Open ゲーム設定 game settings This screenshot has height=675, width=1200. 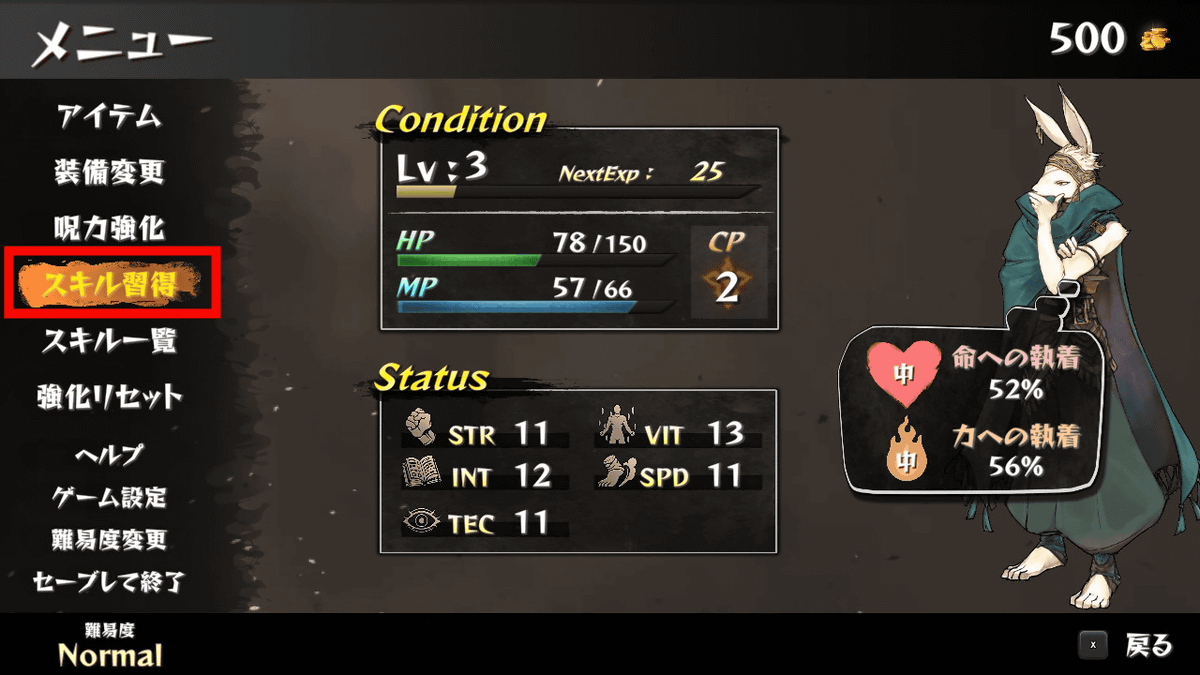(x=109, y=497)
